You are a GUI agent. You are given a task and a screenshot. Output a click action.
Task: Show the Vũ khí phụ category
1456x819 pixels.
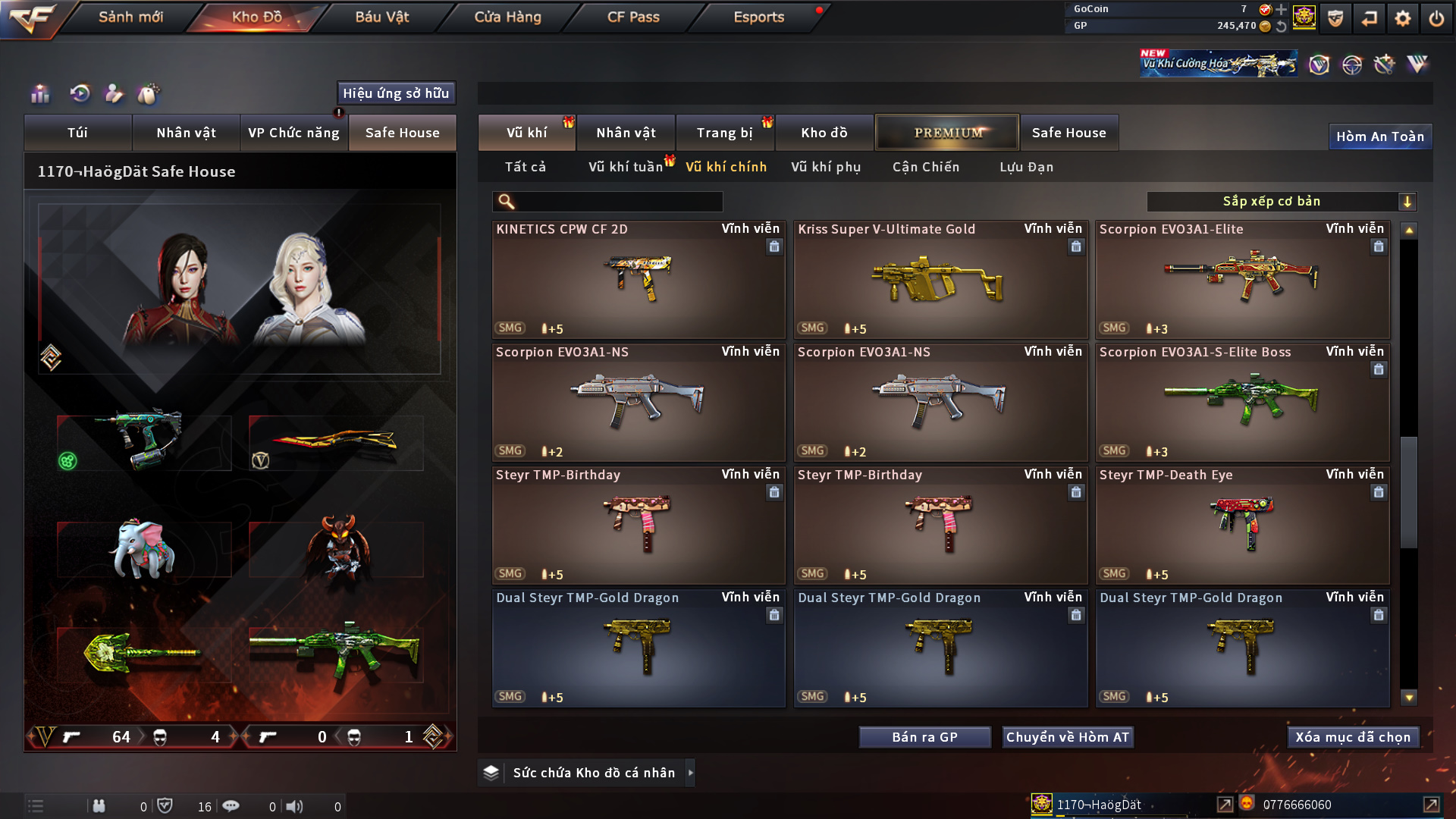pyautogui.click(x=826, y=167)
